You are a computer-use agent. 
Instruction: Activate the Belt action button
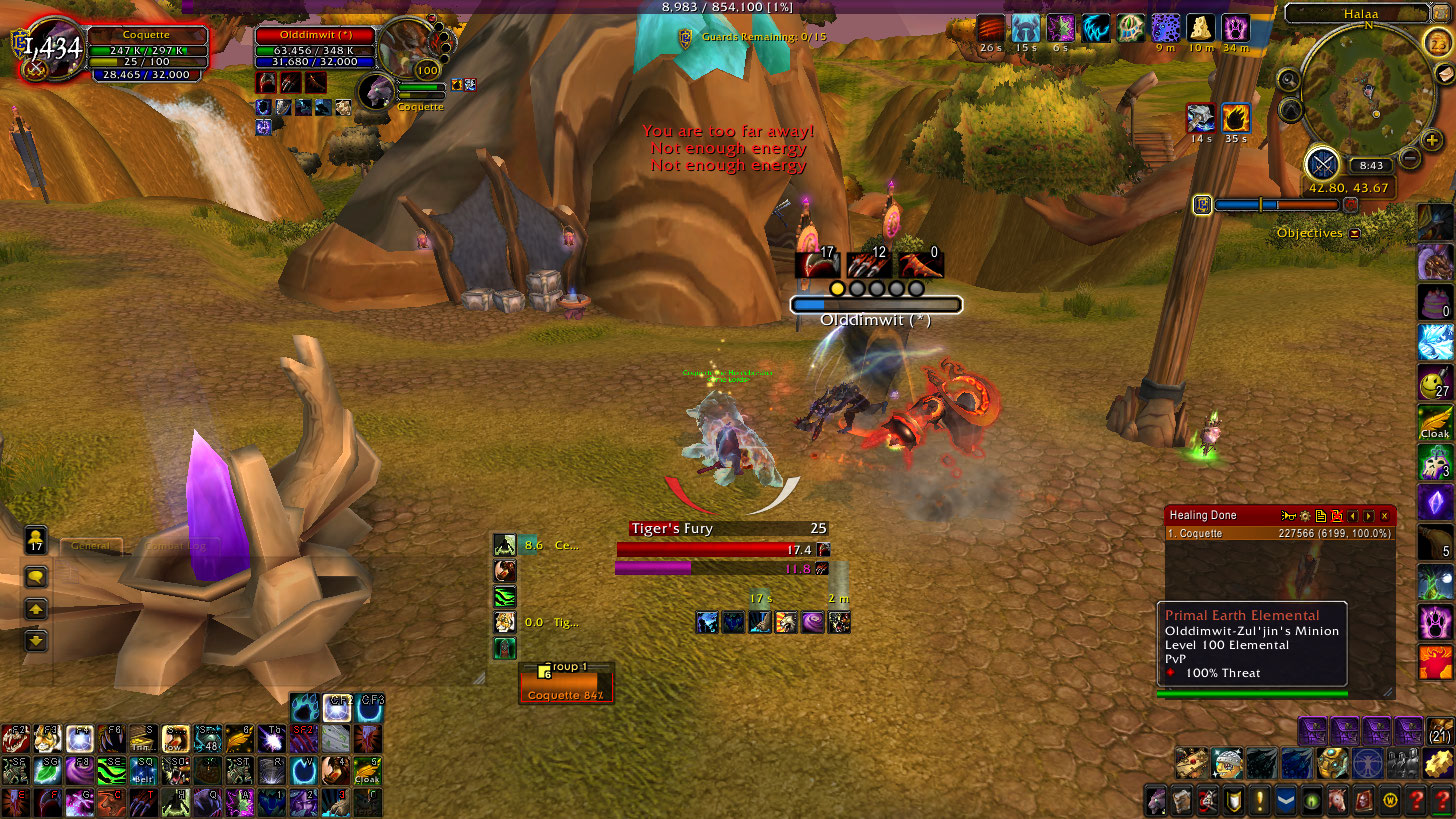(144, 771)
